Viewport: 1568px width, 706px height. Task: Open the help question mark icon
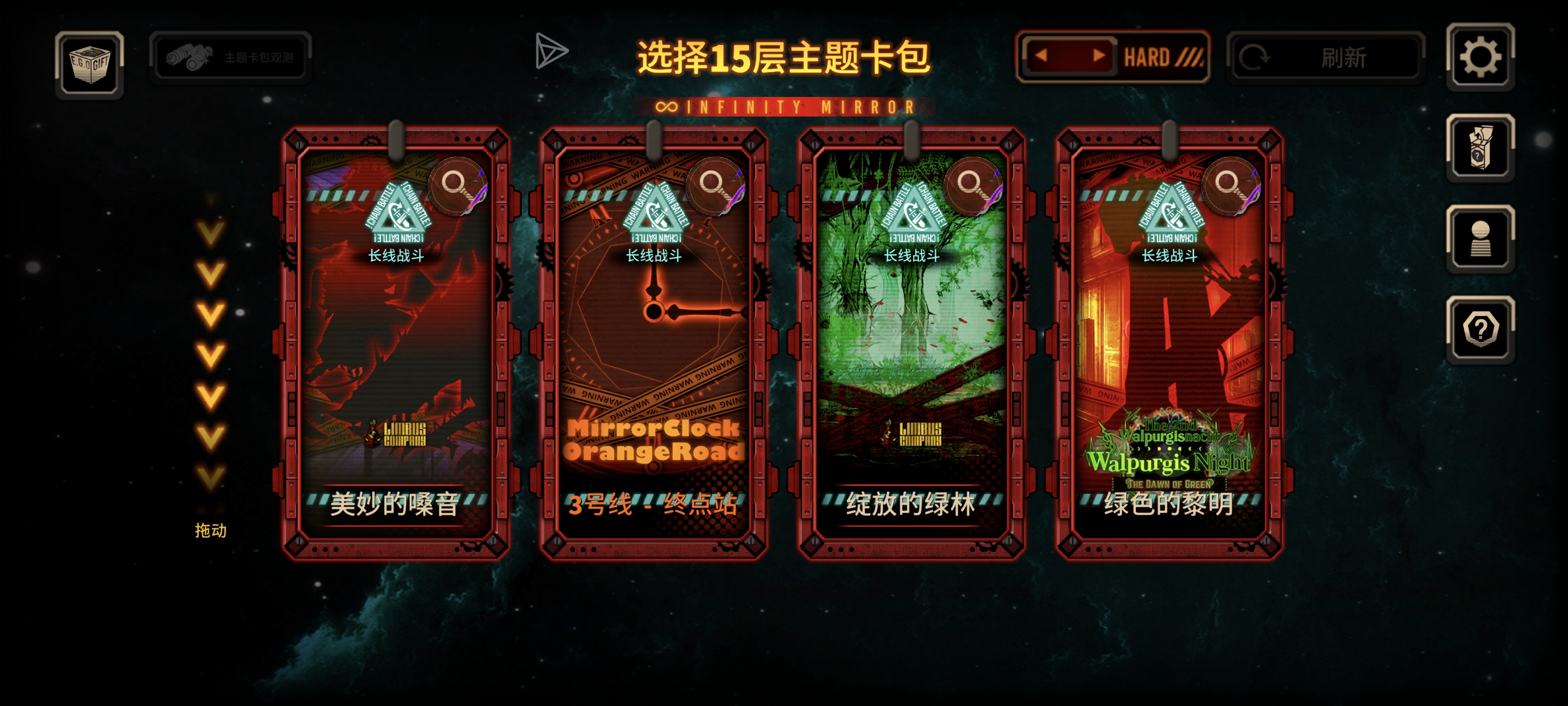[x=1482, y=328]
